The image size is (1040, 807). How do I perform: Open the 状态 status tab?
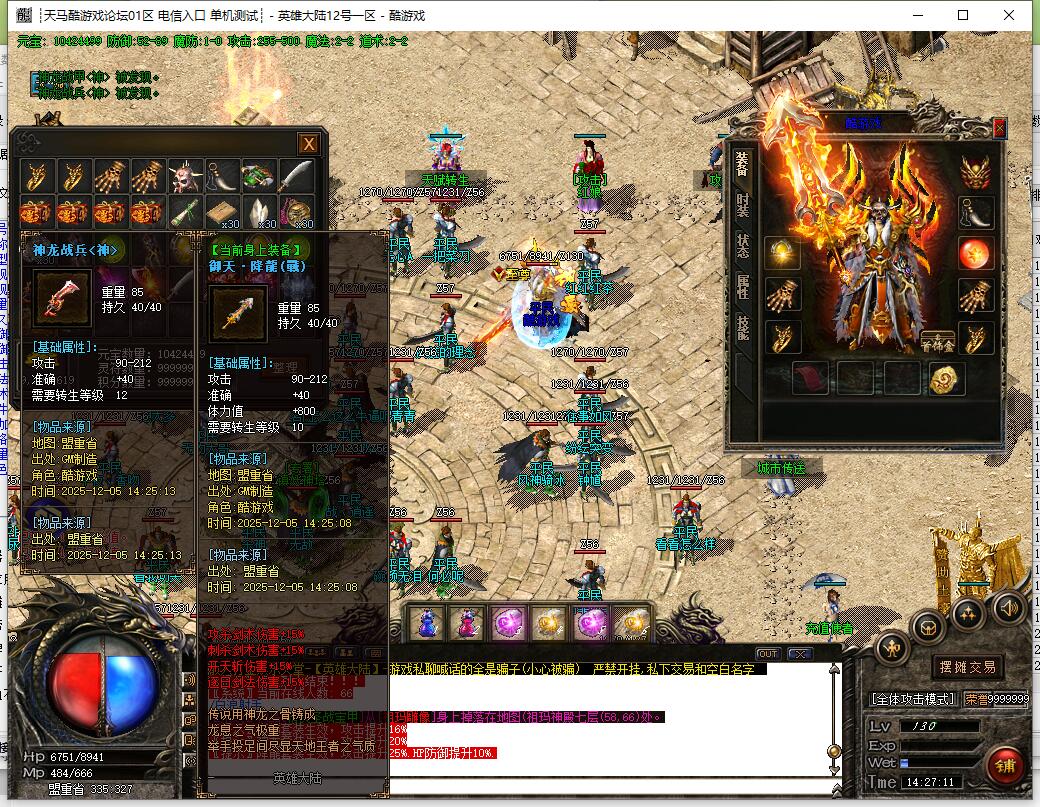[742, 246]
